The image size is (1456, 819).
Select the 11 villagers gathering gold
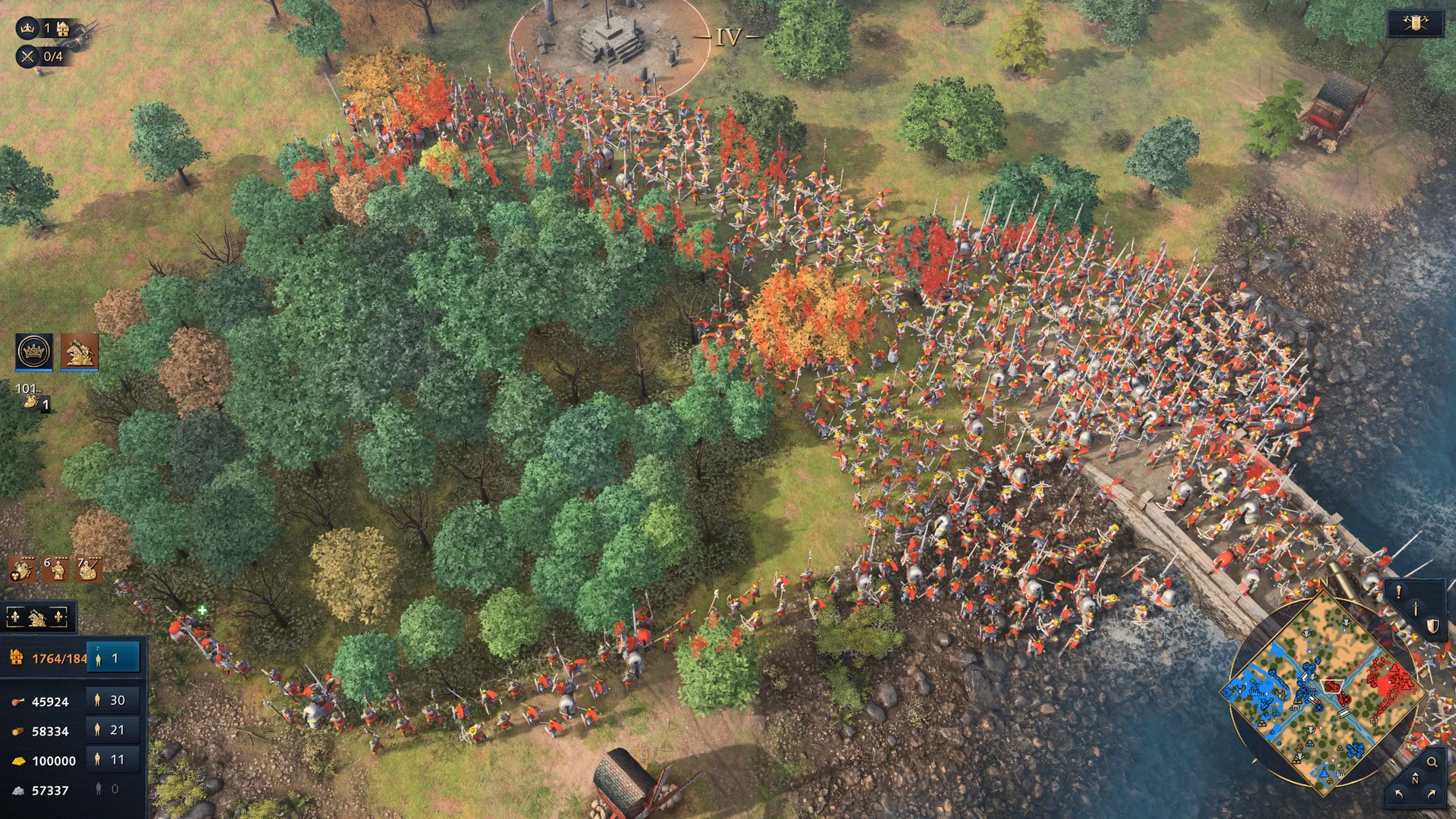(x=113, y=759)
